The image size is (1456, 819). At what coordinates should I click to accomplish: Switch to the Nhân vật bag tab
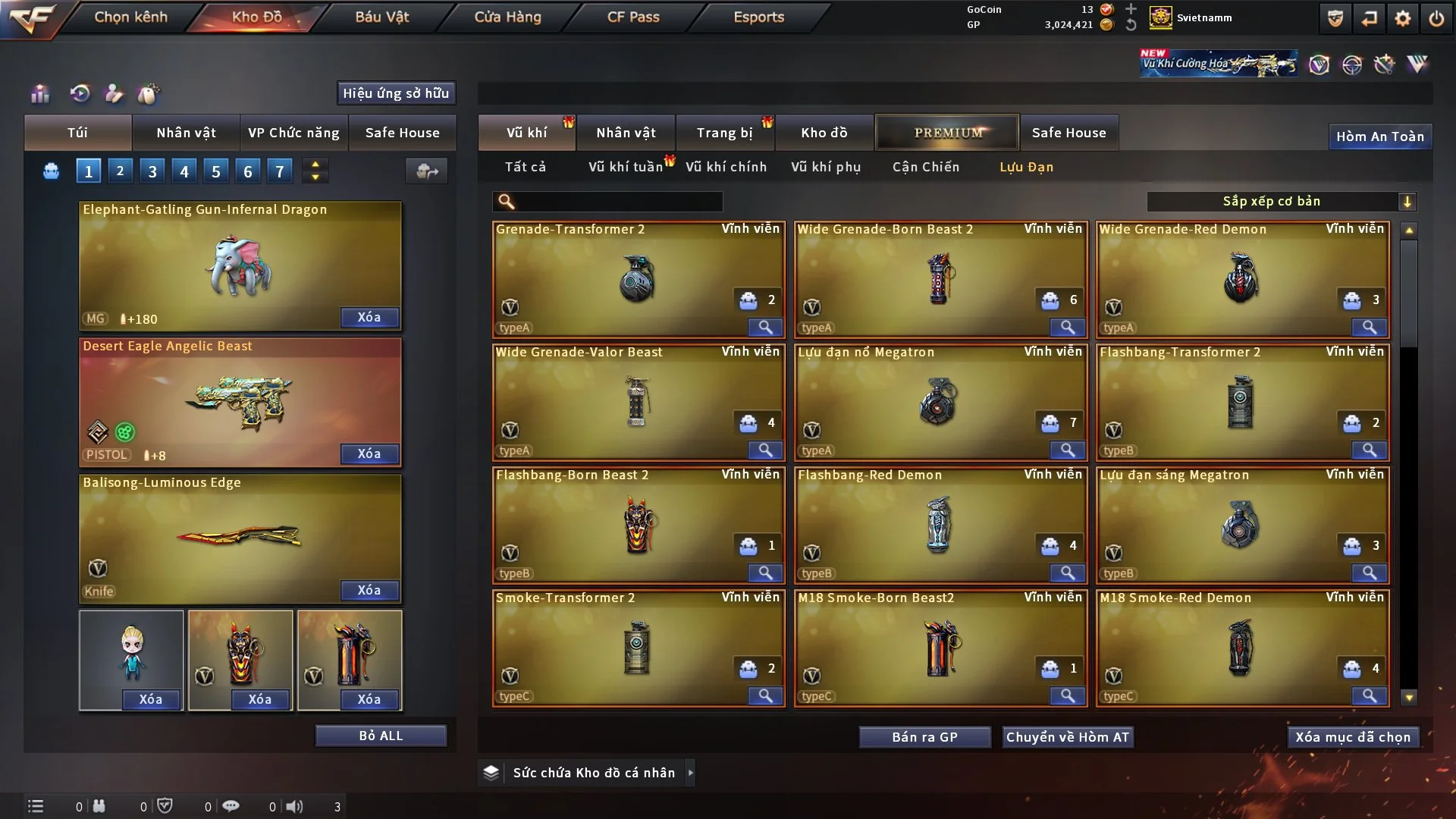click(186, 133)
